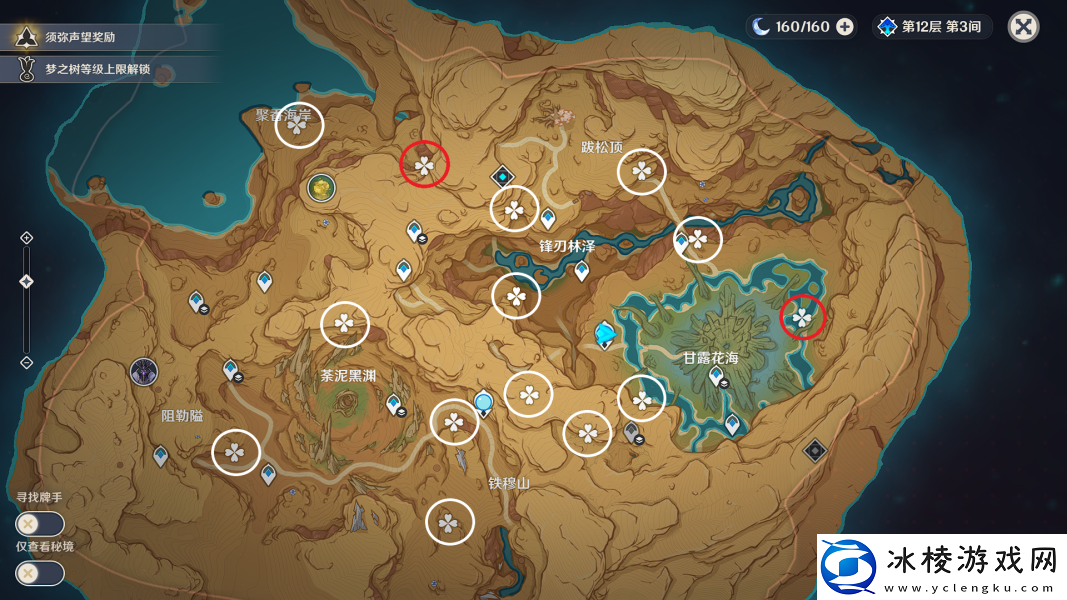
Task: Click the plus button beside 160/160 resin
Action: click(845, 27)
